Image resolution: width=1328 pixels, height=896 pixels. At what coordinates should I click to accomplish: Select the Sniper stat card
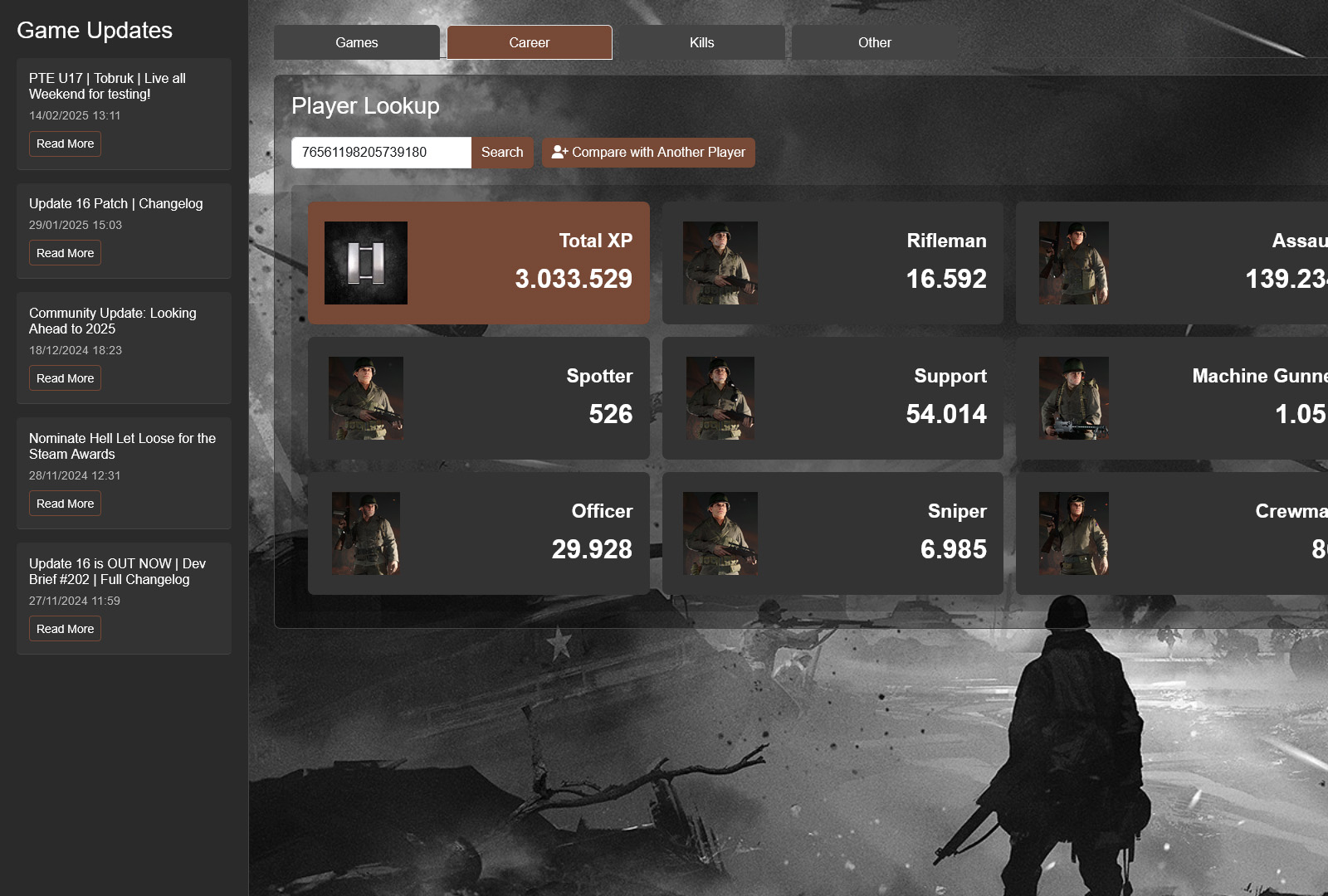tap(832, 533)
